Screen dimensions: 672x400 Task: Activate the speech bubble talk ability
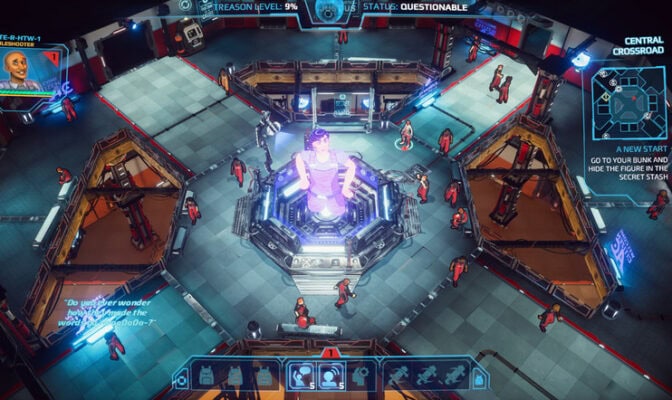pyautogui.click(x=300, y=375)
